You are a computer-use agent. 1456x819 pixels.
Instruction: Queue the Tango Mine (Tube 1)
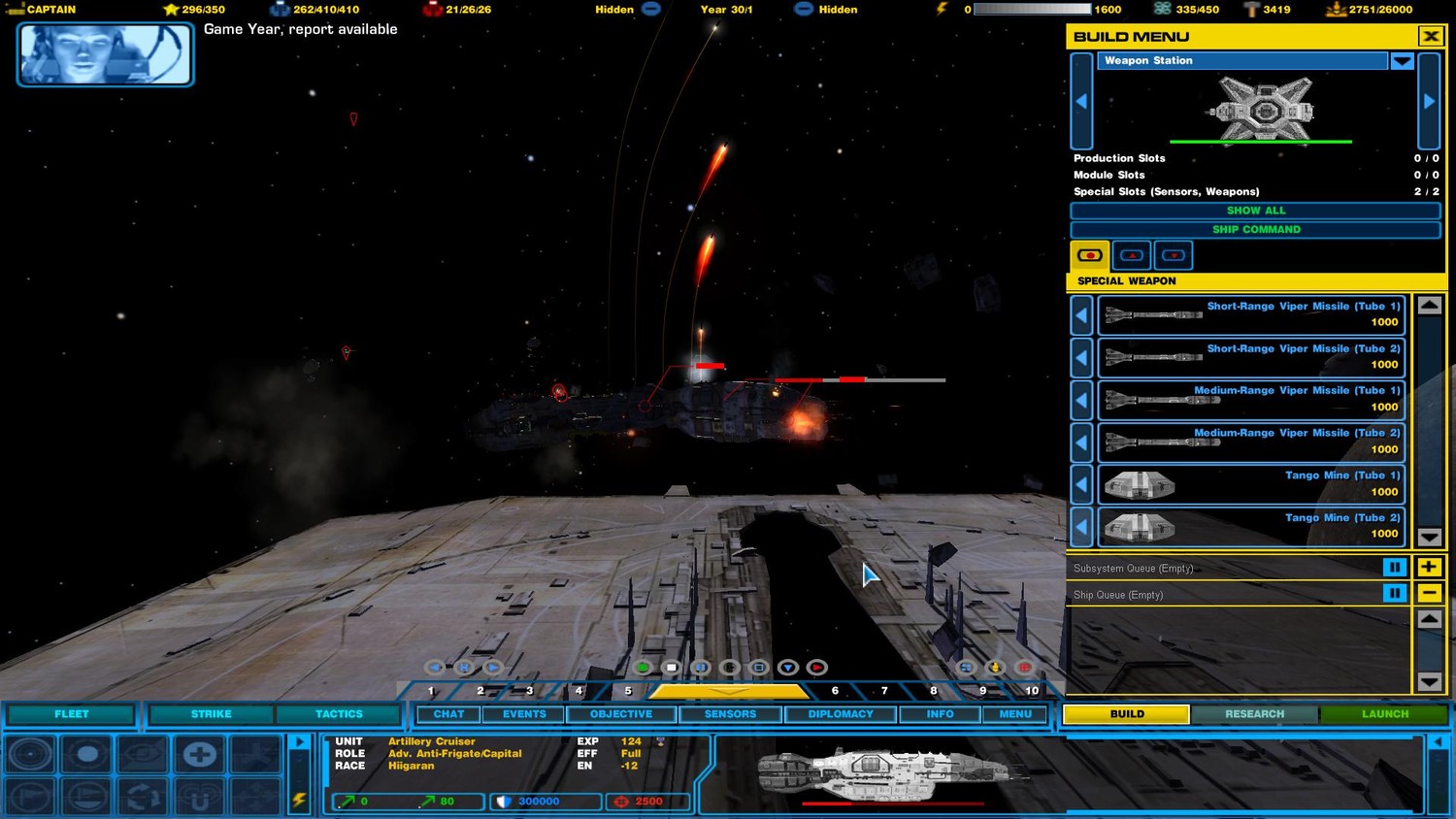point(1251,483)
